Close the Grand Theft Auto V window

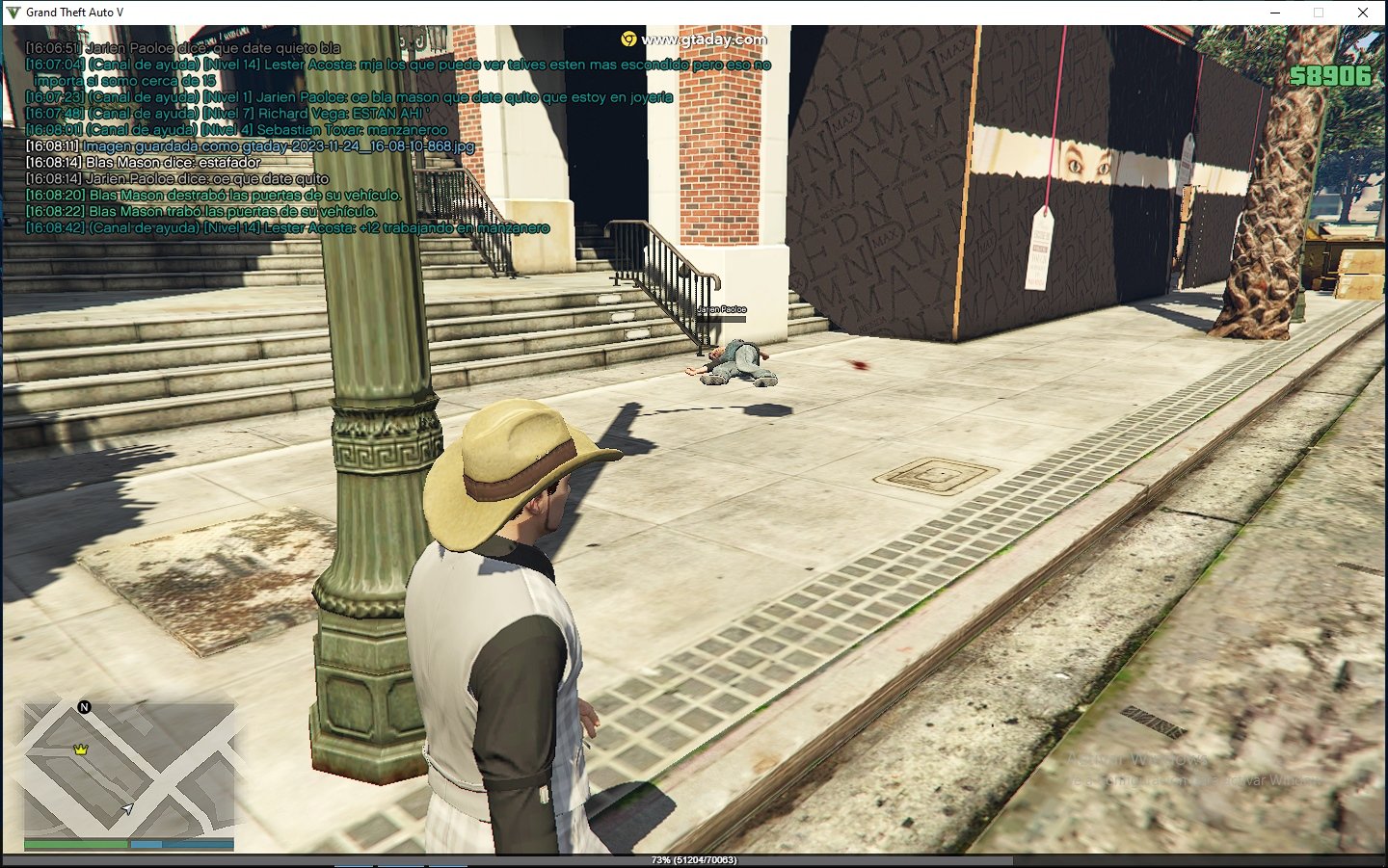click(1363, 13)
